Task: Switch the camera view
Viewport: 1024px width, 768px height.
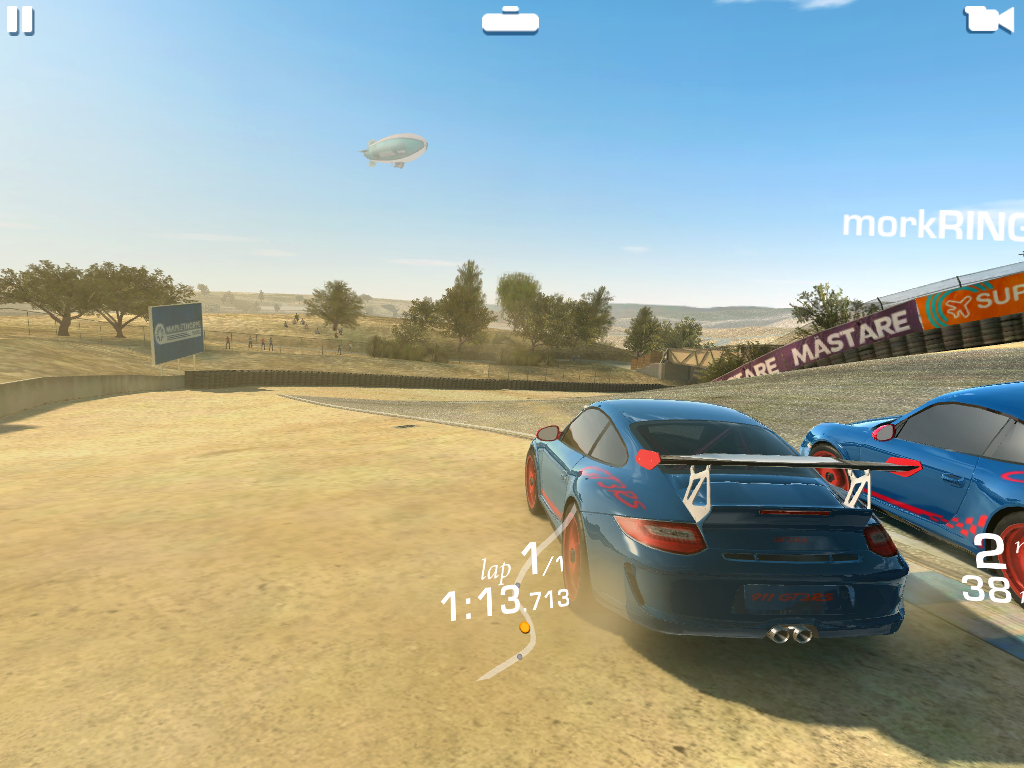Action: pyautogui.click(x=987, y=19)
